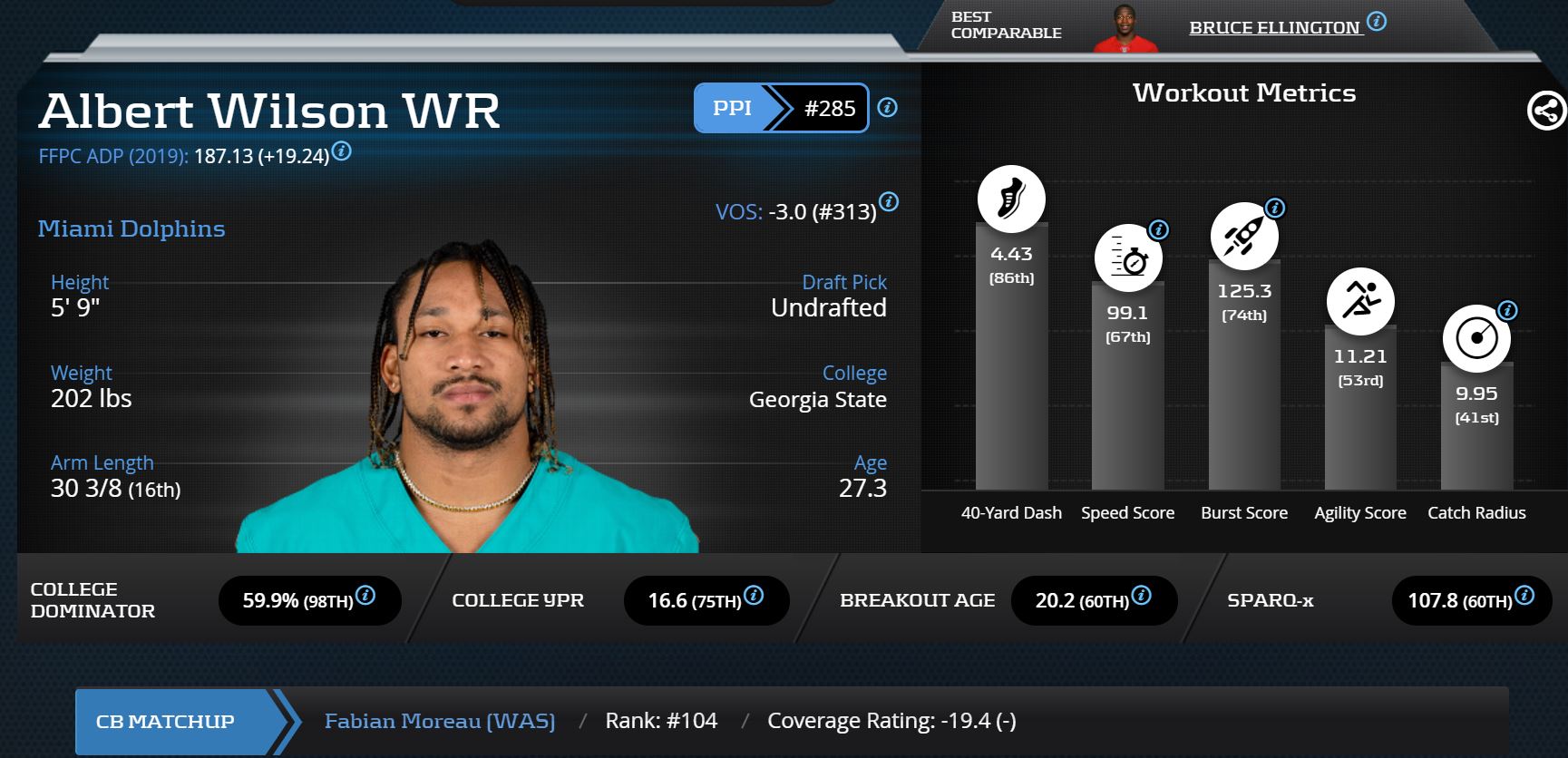Show info for PPI ranking
The width and height of the screenshot is (1568, 758).
tap(888, 108)
